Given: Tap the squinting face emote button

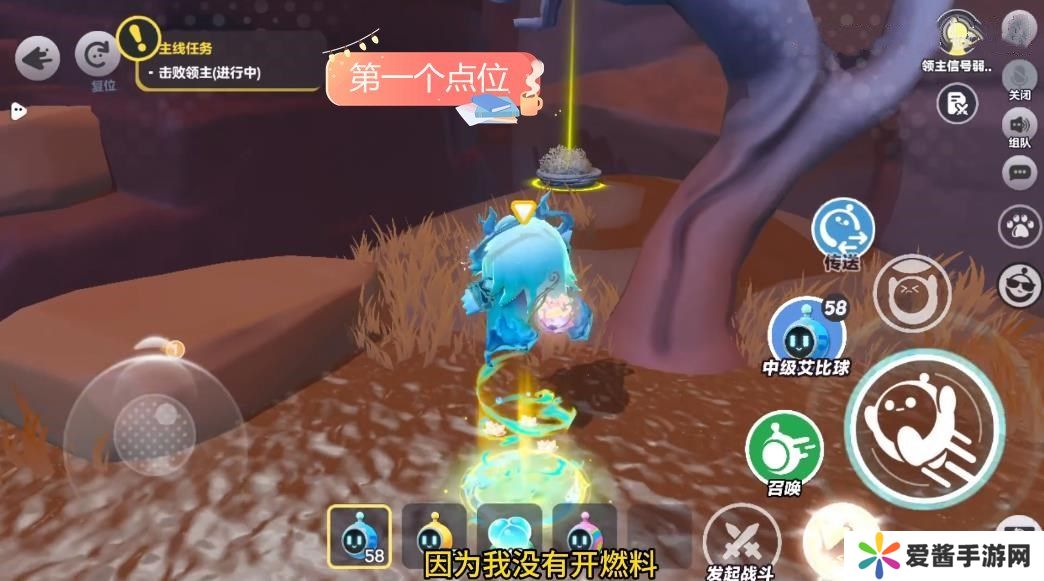Looking at the screenshot, I should [911, 292].
